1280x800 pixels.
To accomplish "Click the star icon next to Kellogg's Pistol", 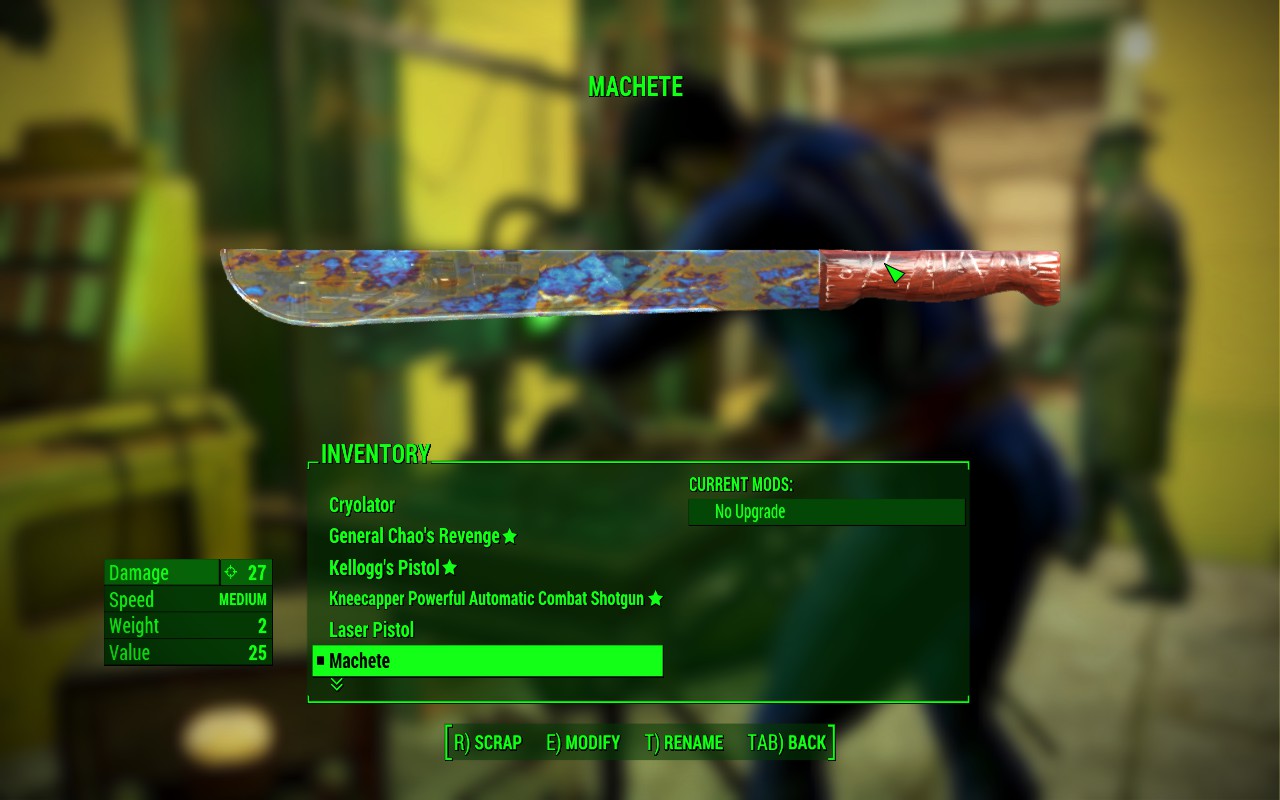I will (x=448, y=567).
